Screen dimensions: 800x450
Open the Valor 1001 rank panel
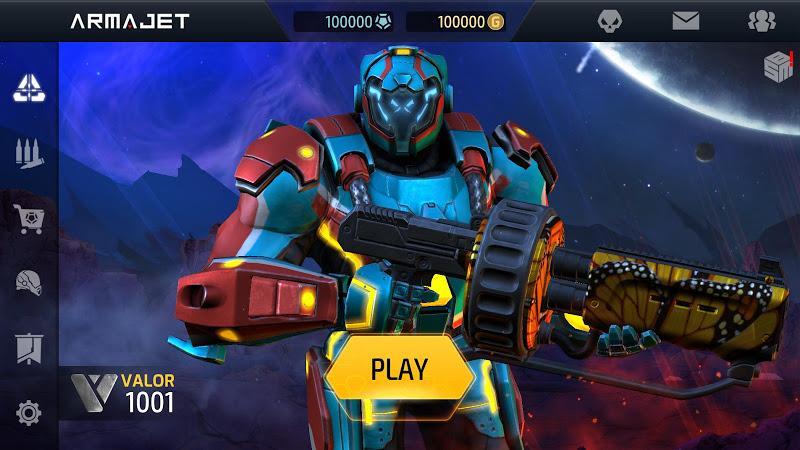(120, 393)
